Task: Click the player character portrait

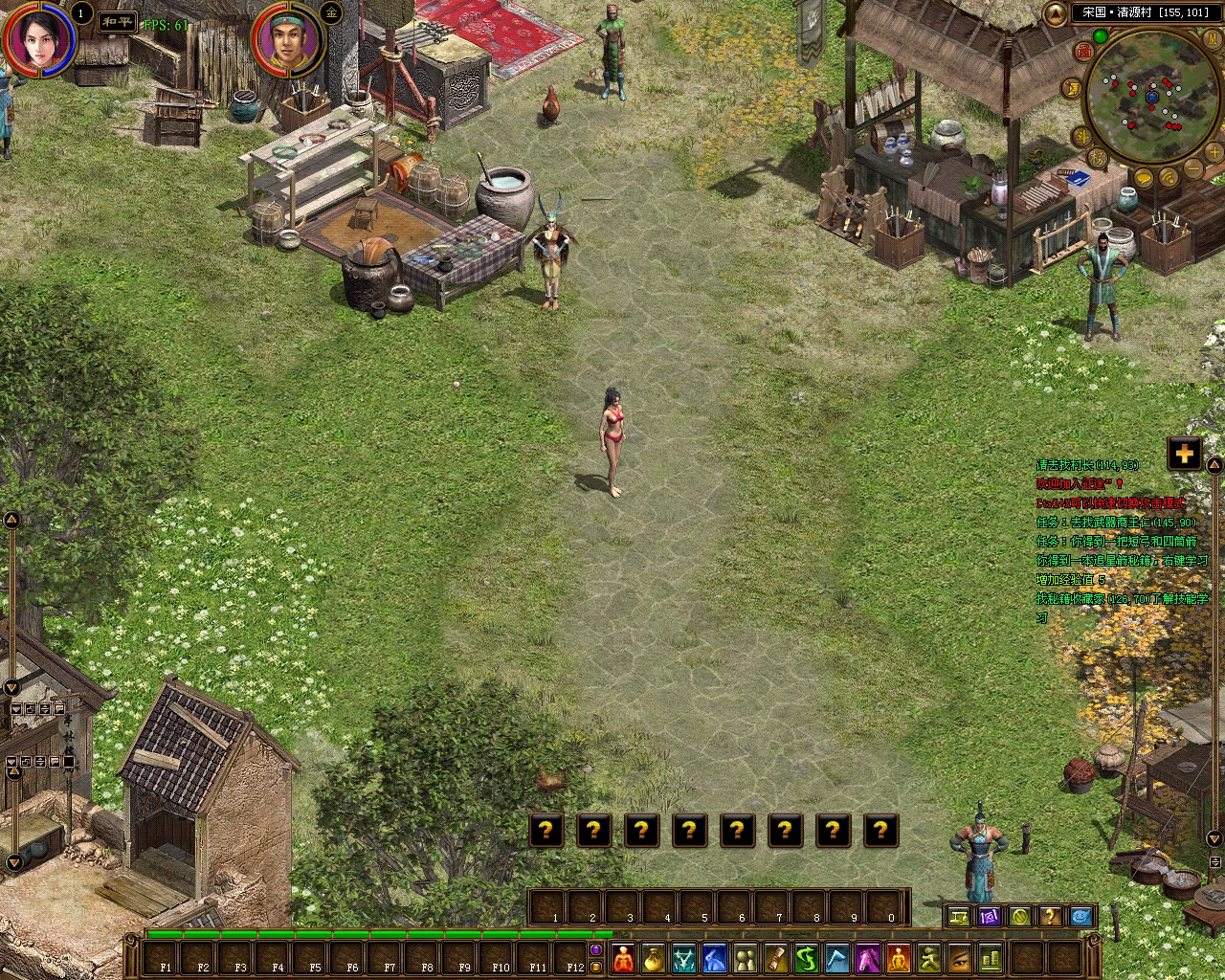Action: coord(39,38)
